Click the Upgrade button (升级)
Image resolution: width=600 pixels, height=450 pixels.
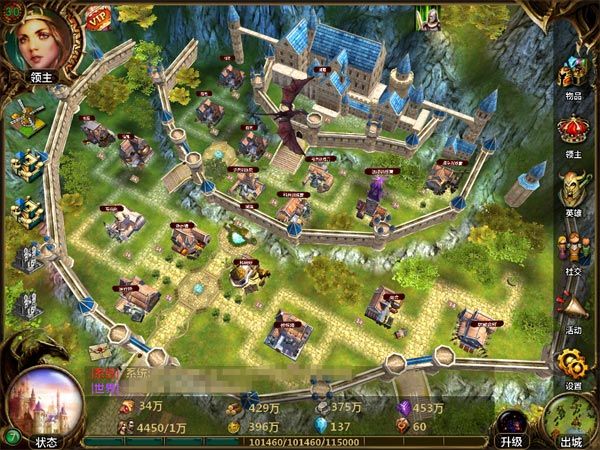pyautogui.click(x=510, y=426)
